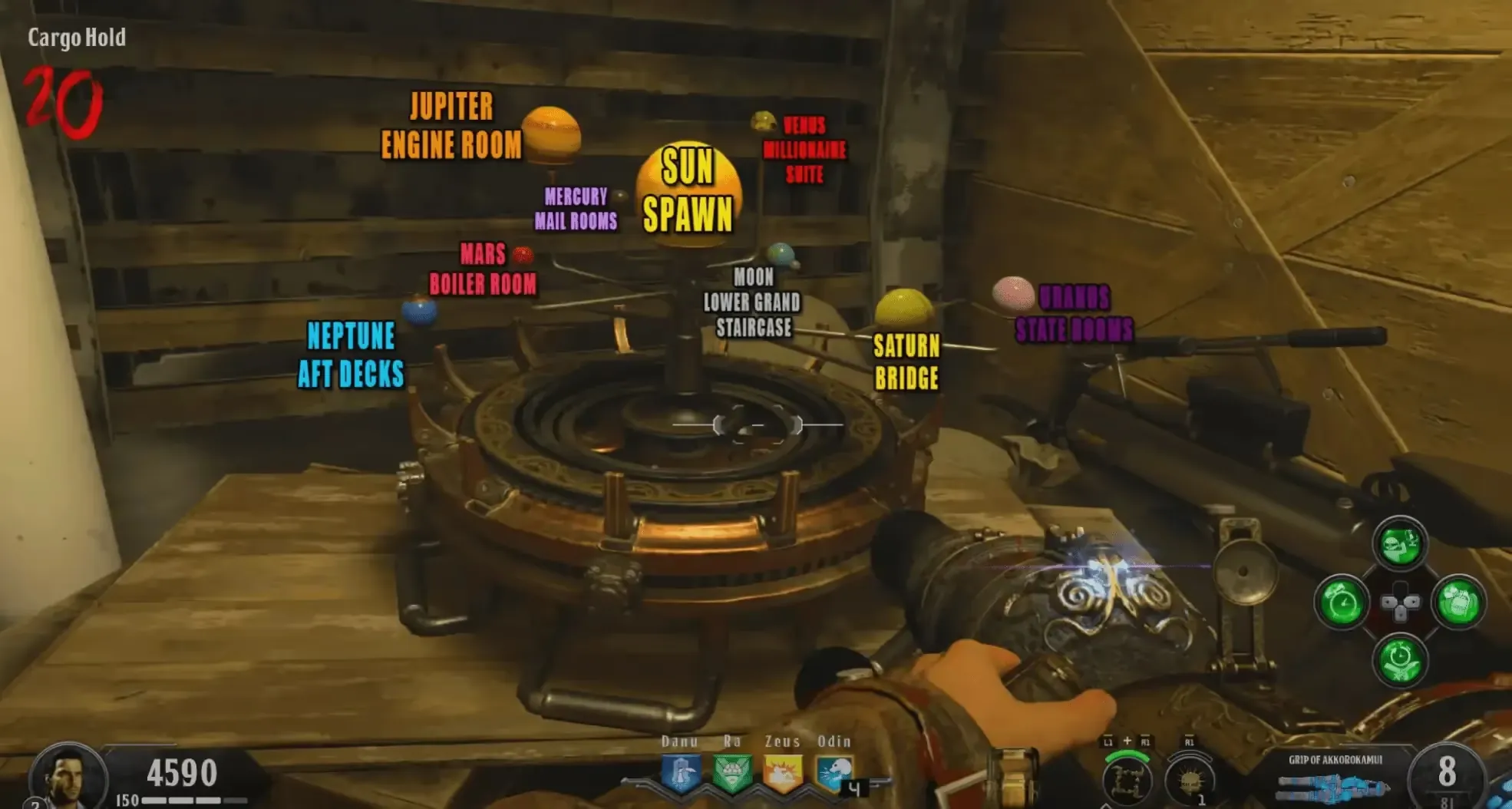Viewport: 1512px width, 809px height.
Task: Activate the yellow Zeus perk icon
Action: [782, 774]
